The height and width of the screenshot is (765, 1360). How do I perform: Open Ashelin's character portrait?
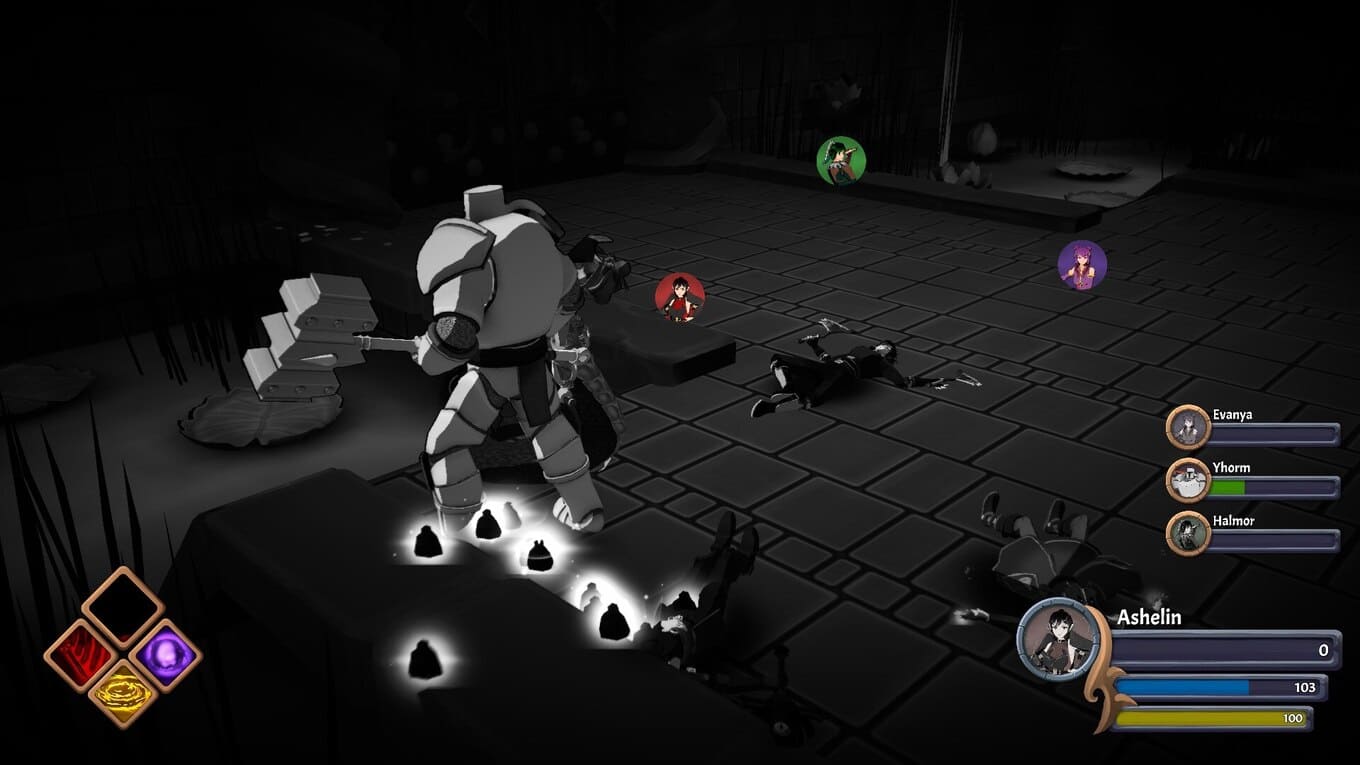(x=1057, y=639)
